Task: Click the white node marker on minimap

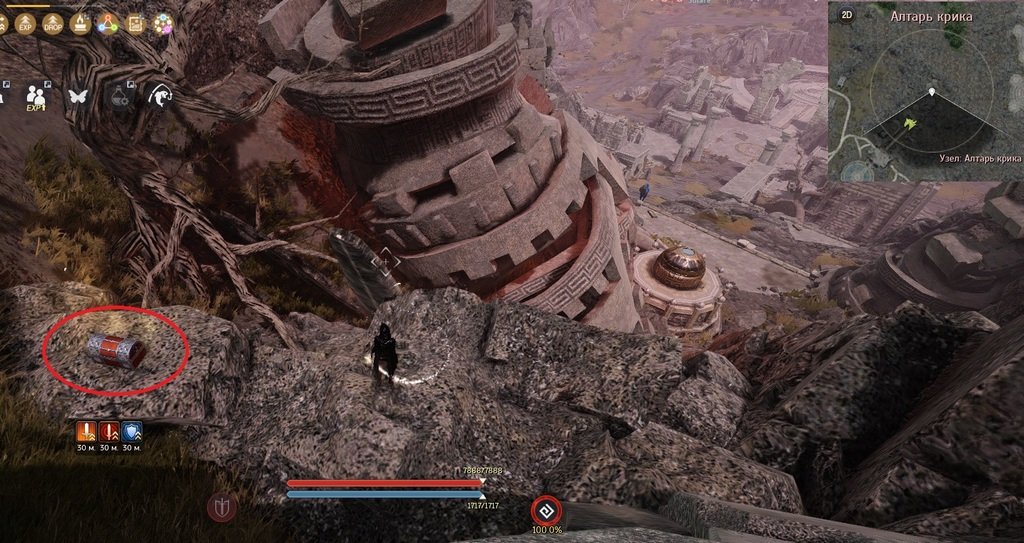Action: click(x=932, y=93)
